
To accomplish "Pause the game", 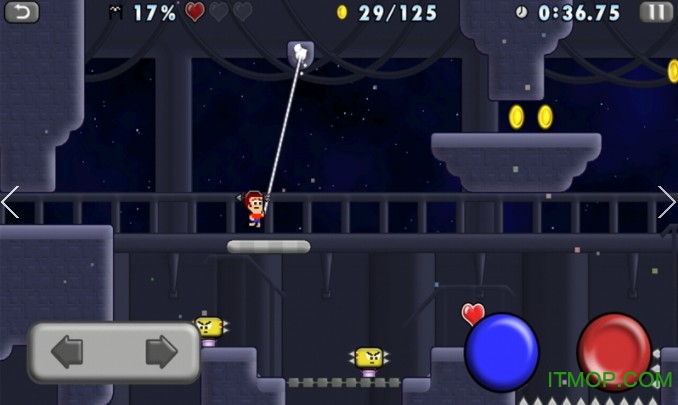I will pos(655,12).
